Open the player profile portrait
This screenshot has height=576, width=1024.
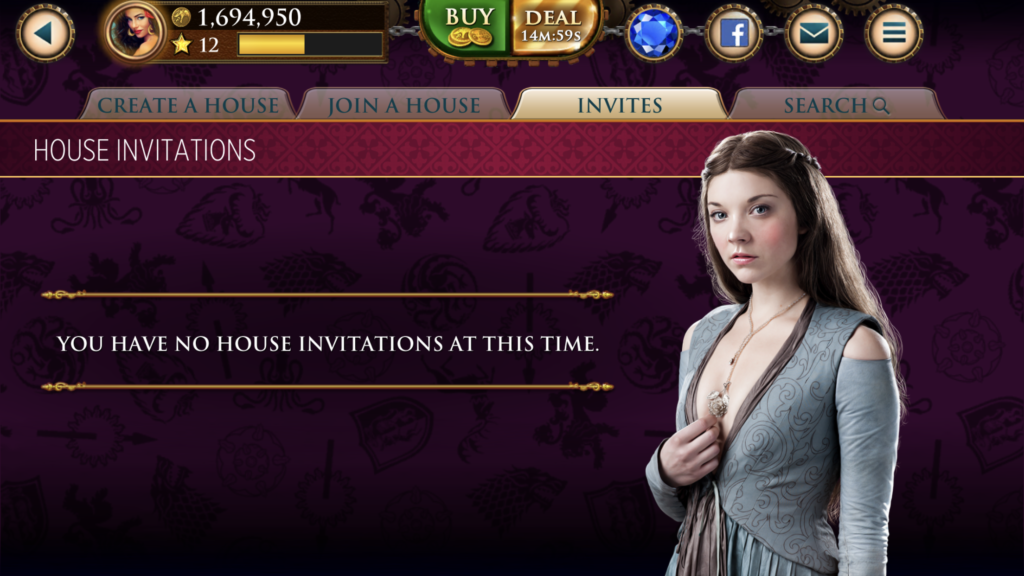pyautogui.click(x=136, y=30)
